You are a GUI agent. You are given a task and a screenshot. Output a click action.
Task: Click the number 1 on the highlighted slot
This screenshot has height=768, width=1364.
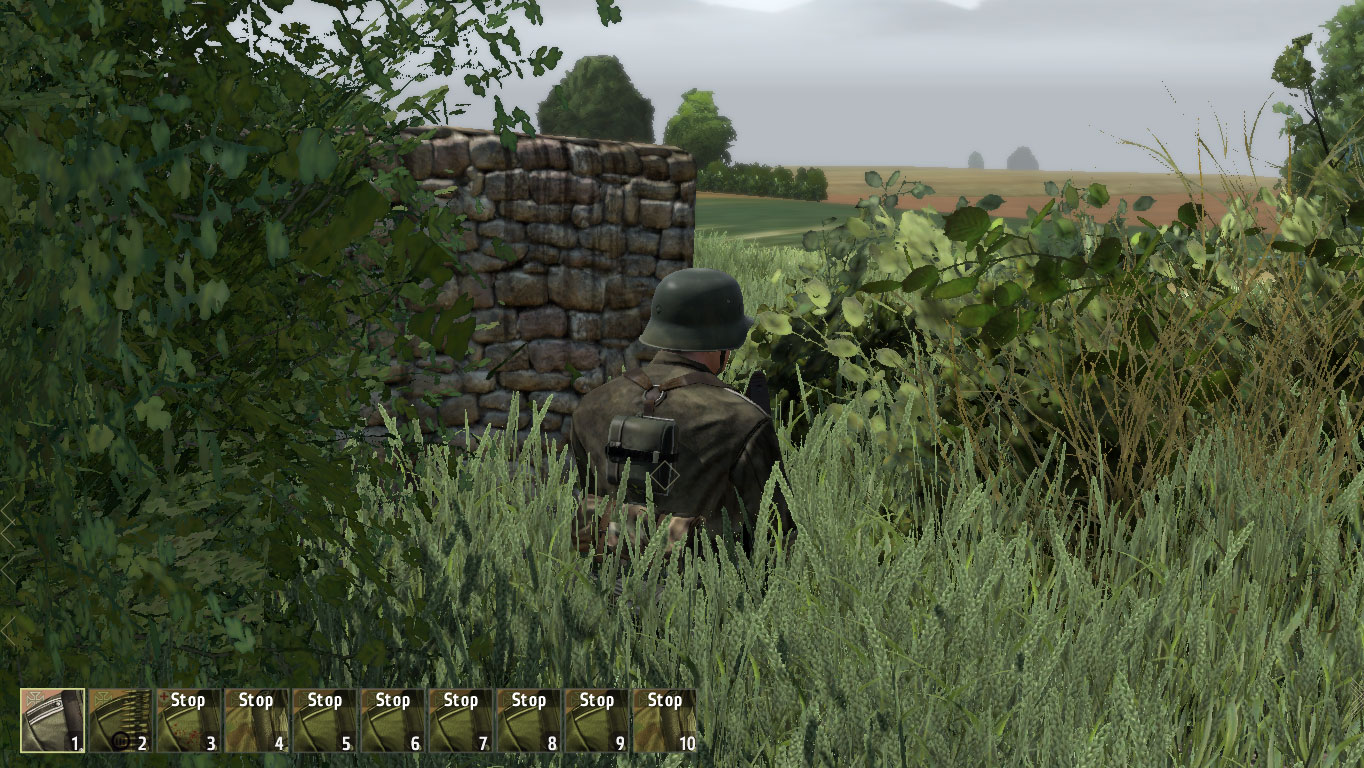click(75, 743)
